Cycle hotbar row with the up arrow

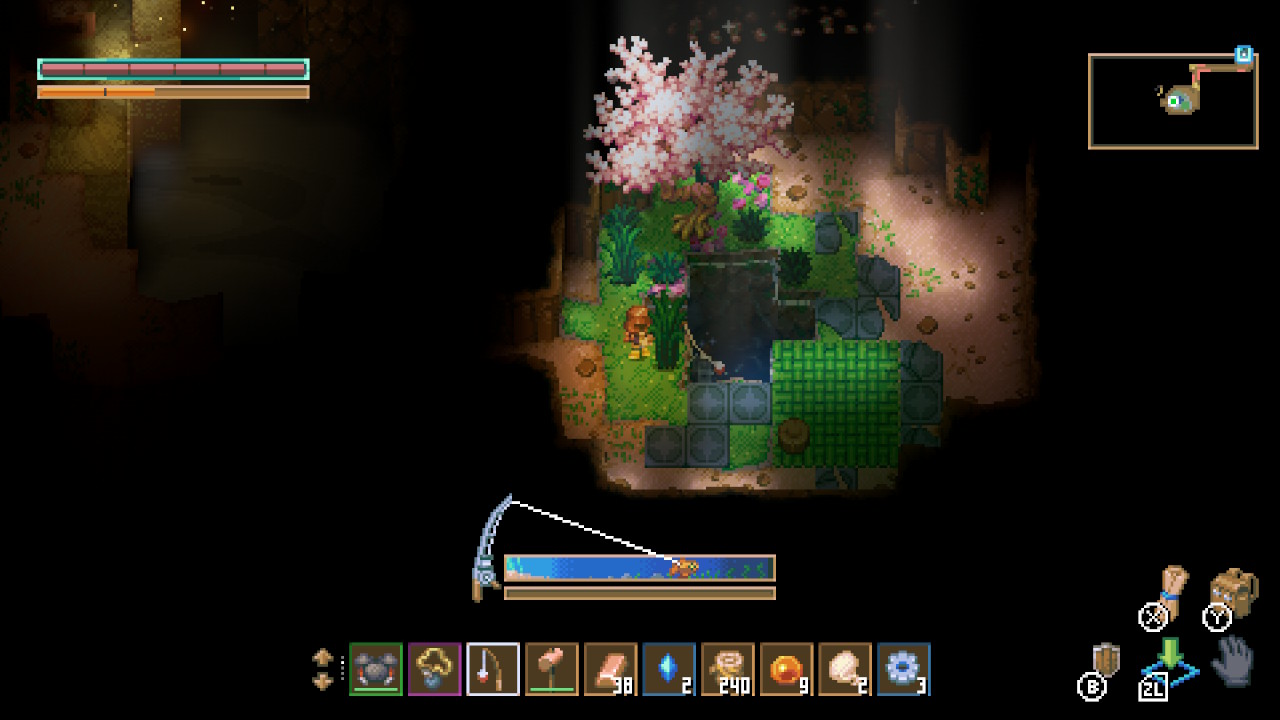click(323, 658)
